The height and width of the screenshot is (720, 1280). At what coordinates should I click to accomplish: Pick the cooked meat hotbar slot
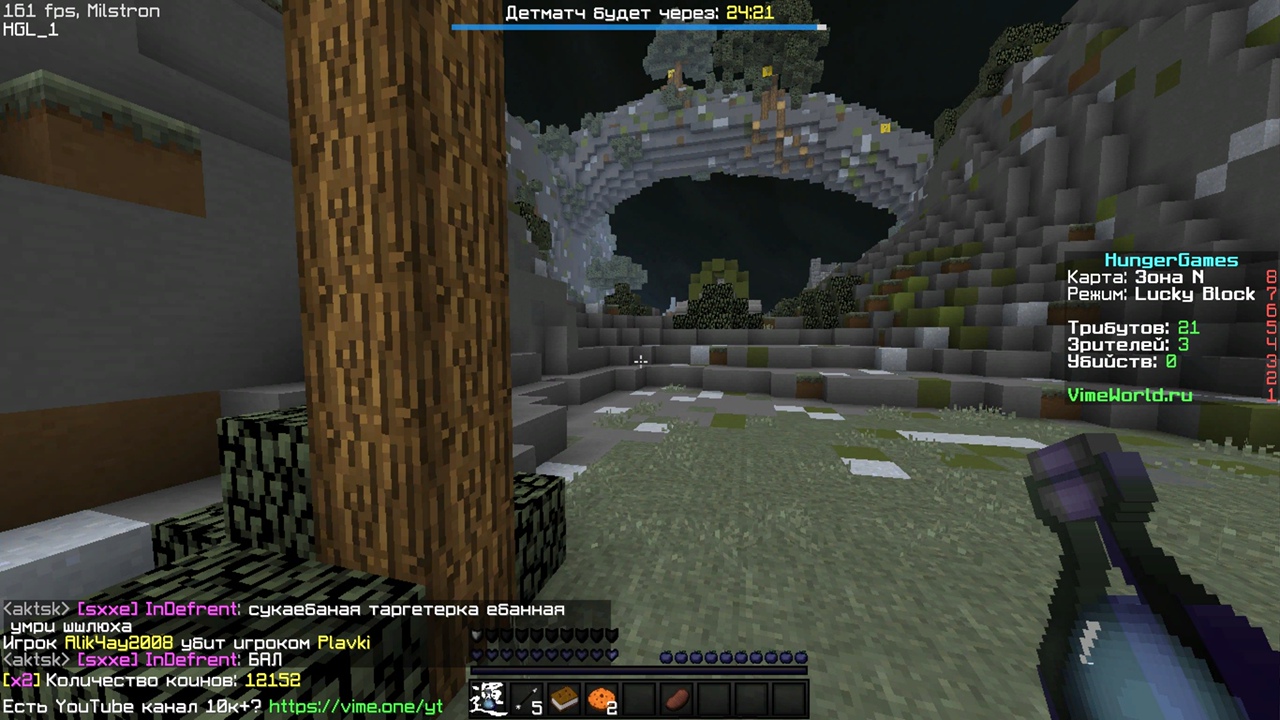pos(677,698)
